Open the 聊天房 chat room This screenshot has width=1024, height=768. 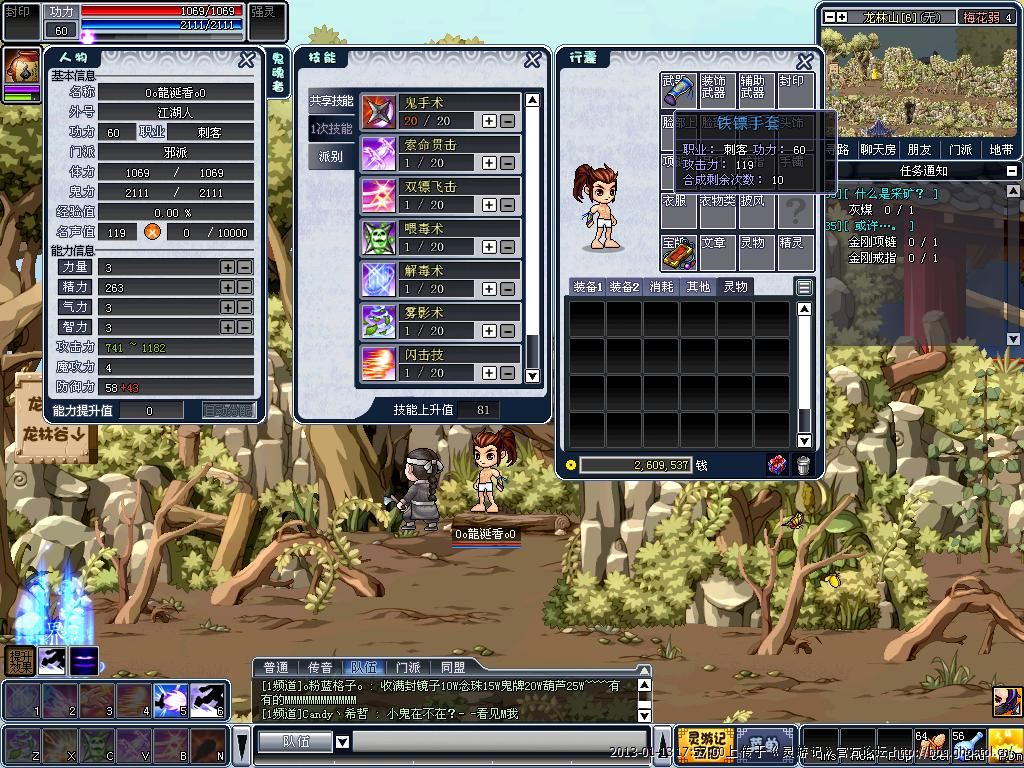[878, 150]
